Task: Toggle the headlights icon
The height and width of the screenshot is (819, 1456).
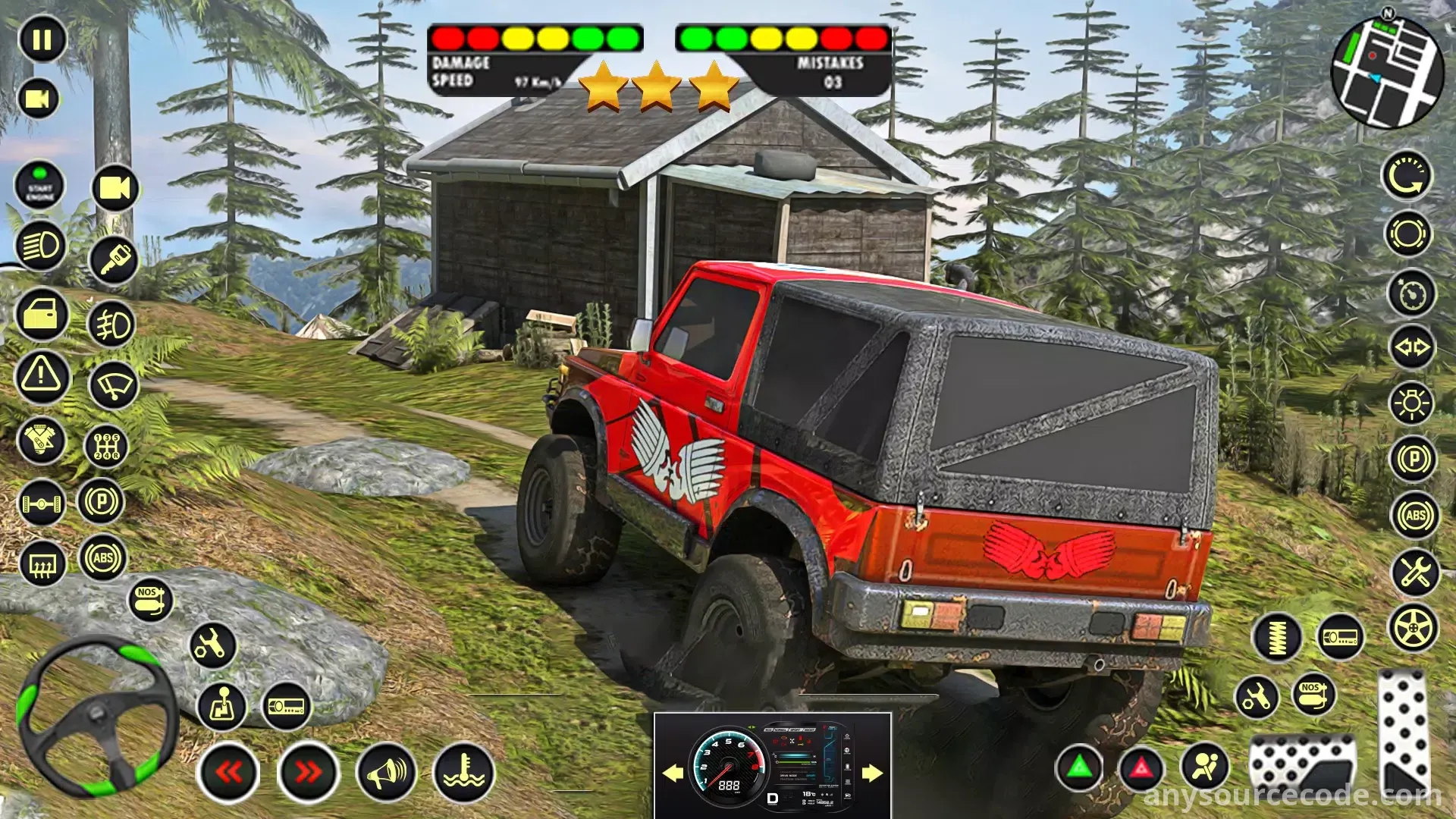Action: click(40, 246)
